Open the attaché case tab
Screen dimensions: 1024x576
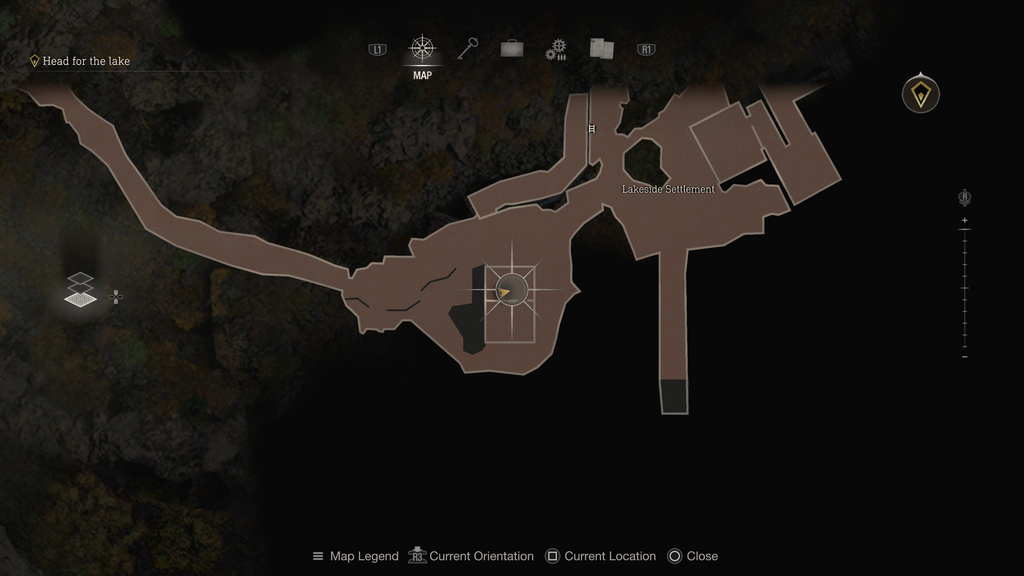pyautogui.click(x=511, y=49)
